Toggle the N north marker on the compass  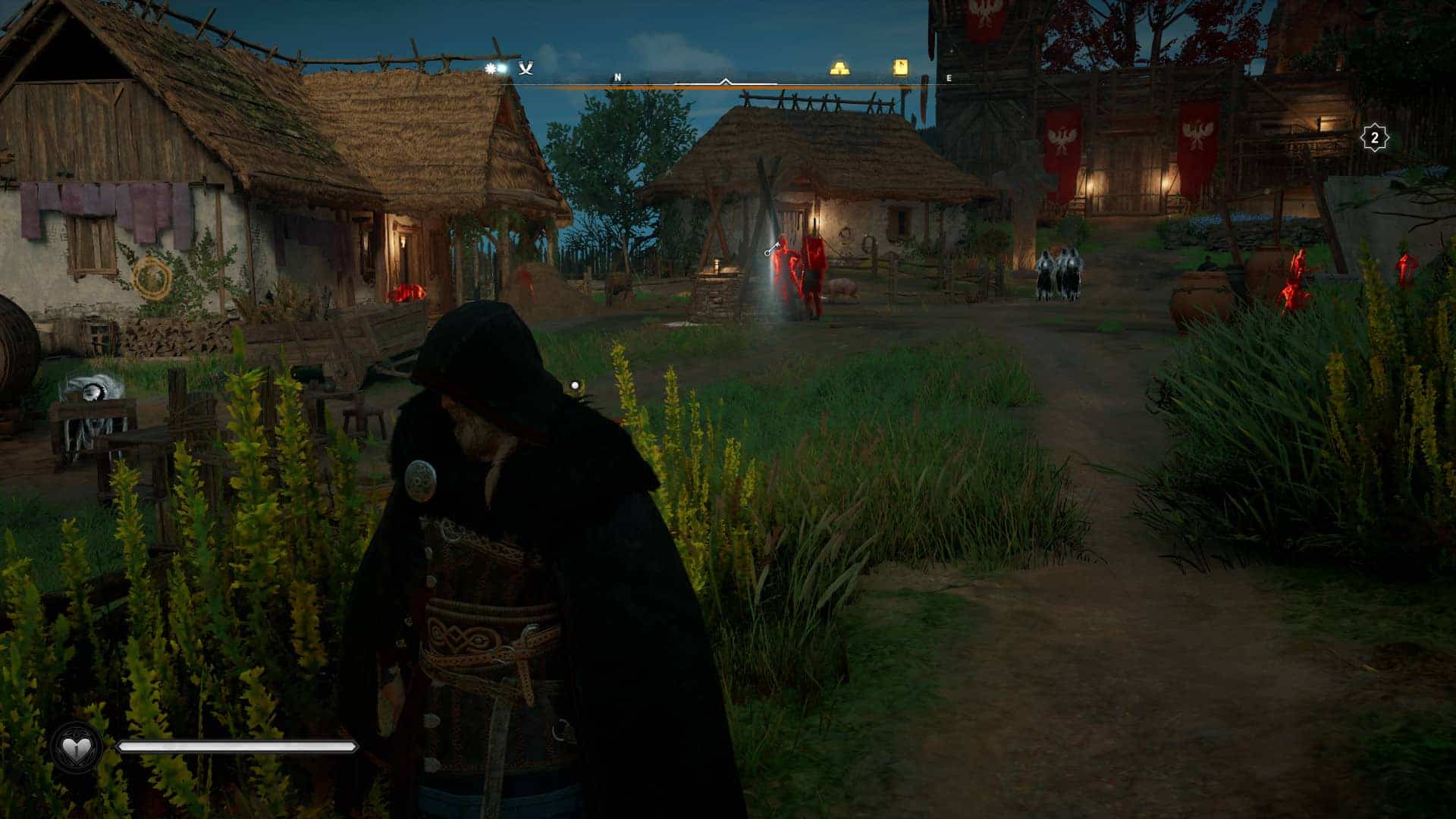tap(618, 77)
